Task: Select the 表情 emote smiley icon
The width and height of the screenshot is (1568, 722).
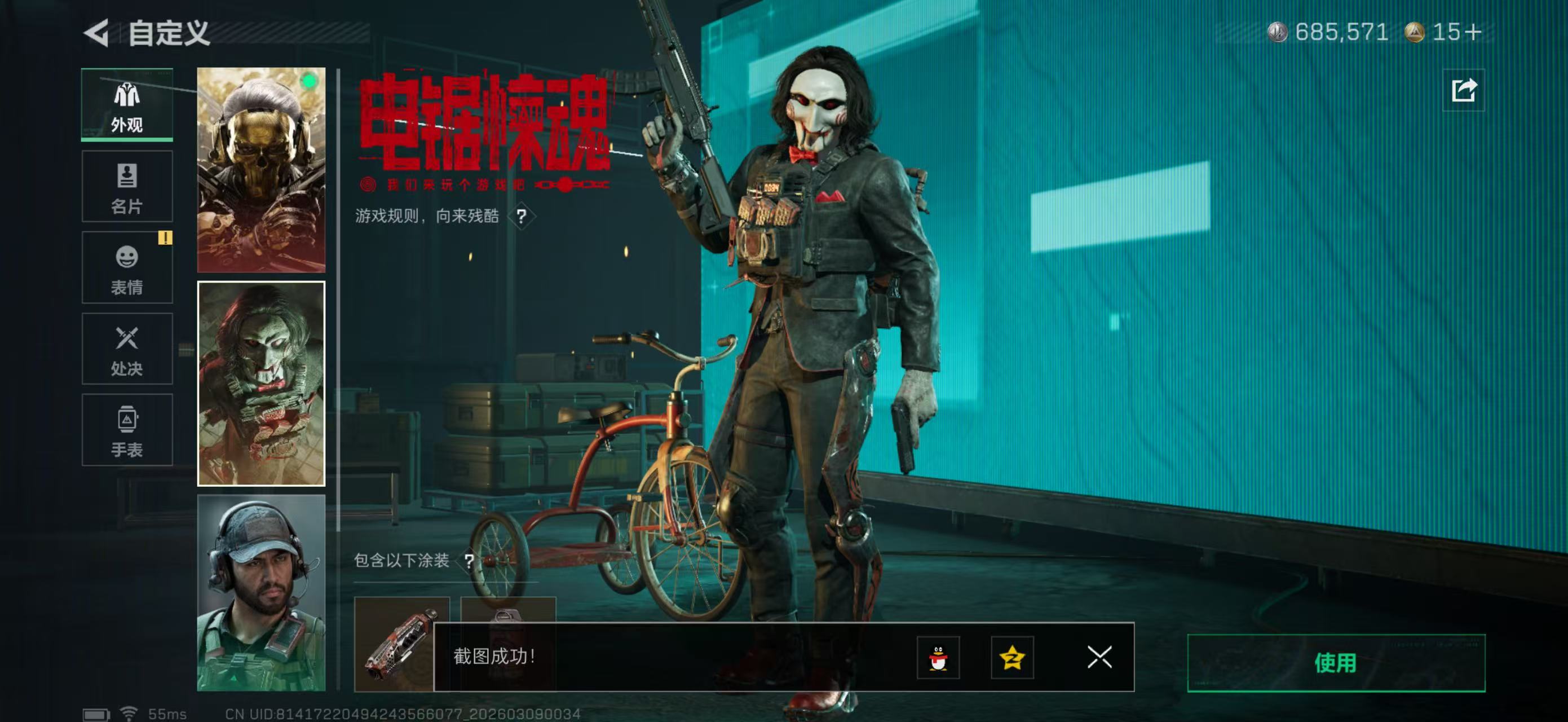Action: pos(127,268)
